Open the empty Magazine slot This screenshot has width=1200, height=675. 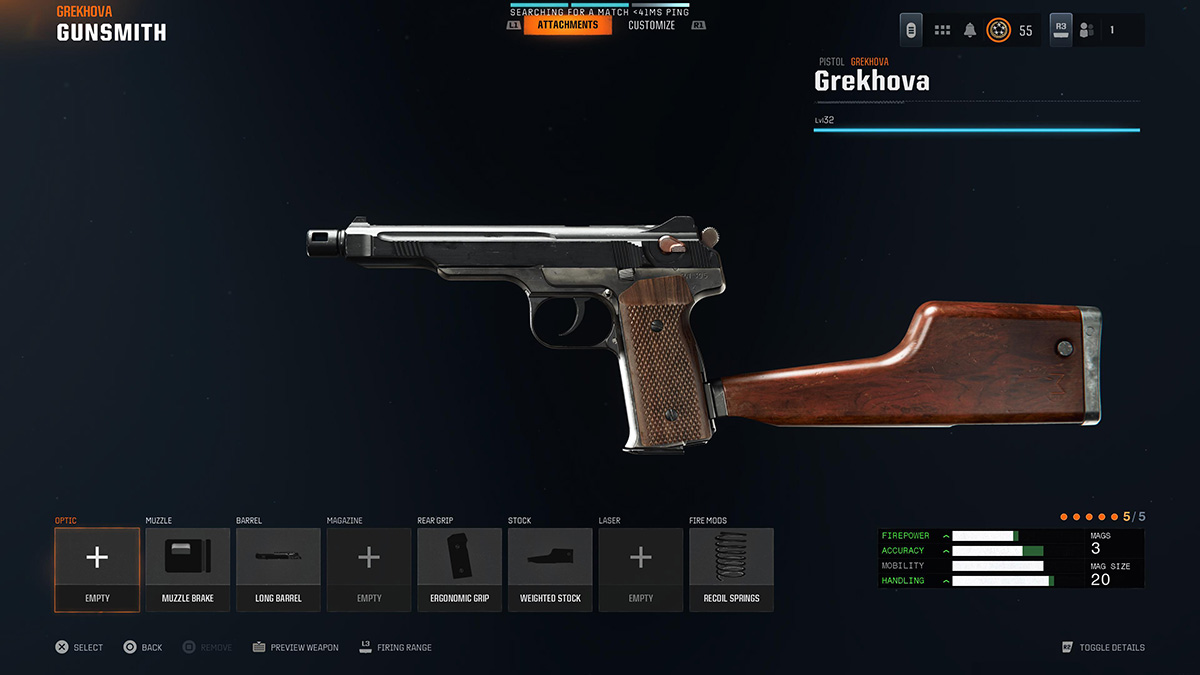369,568
